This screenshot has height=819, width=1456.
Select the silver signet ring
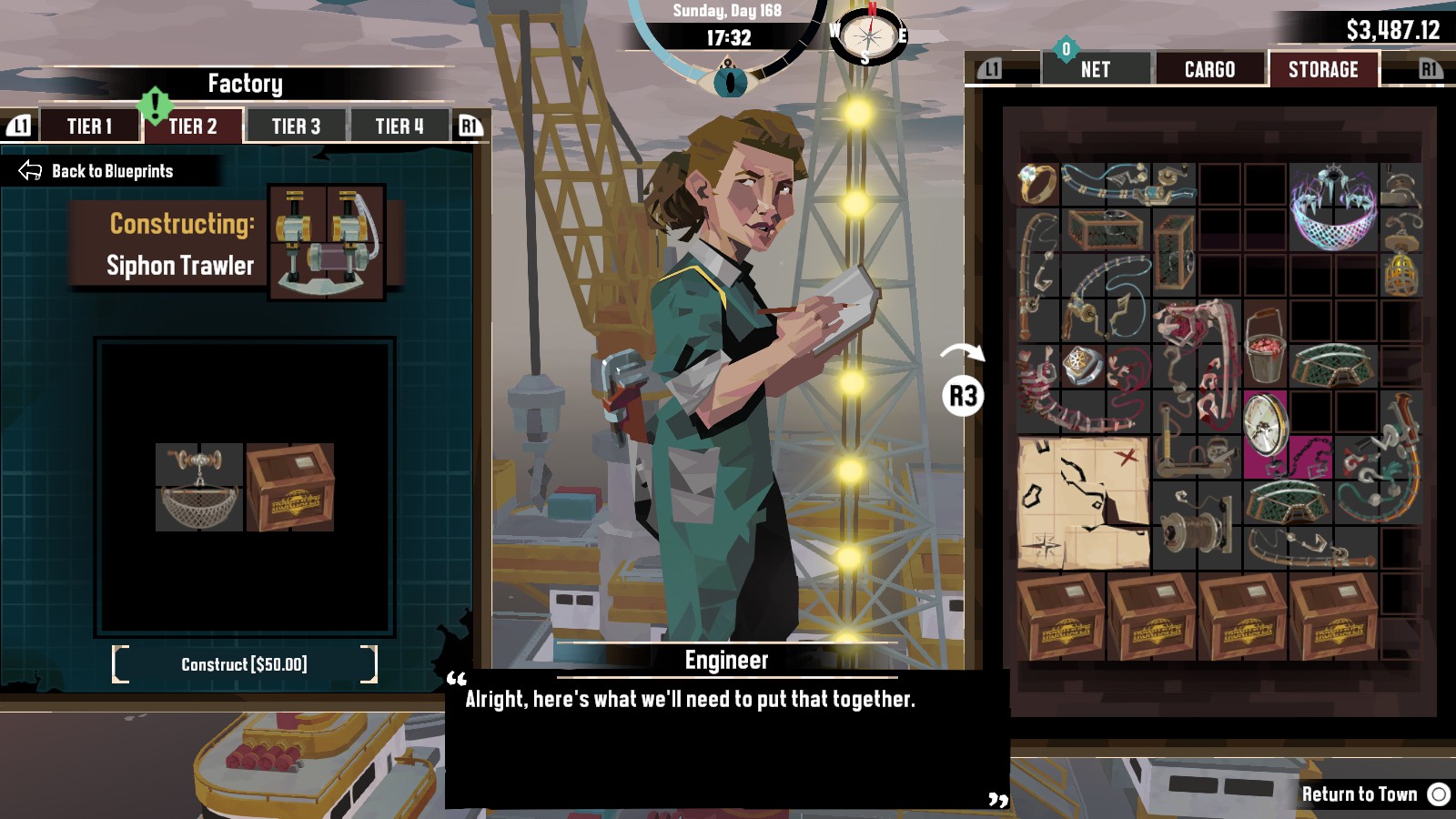(x=1083, y=364)
